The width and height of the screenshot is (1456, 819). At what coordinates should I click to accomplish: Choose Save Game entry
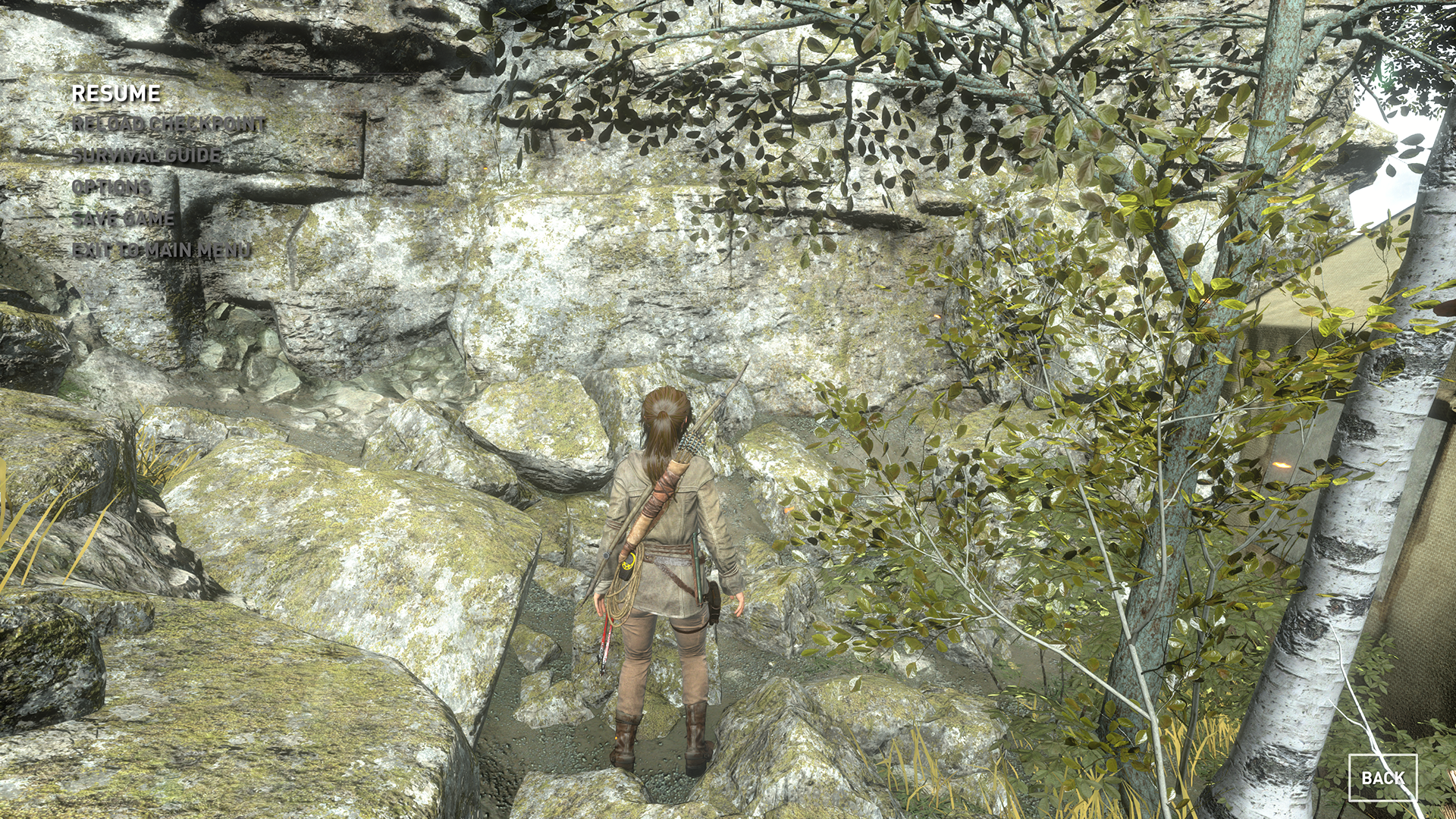coord(124,219)
